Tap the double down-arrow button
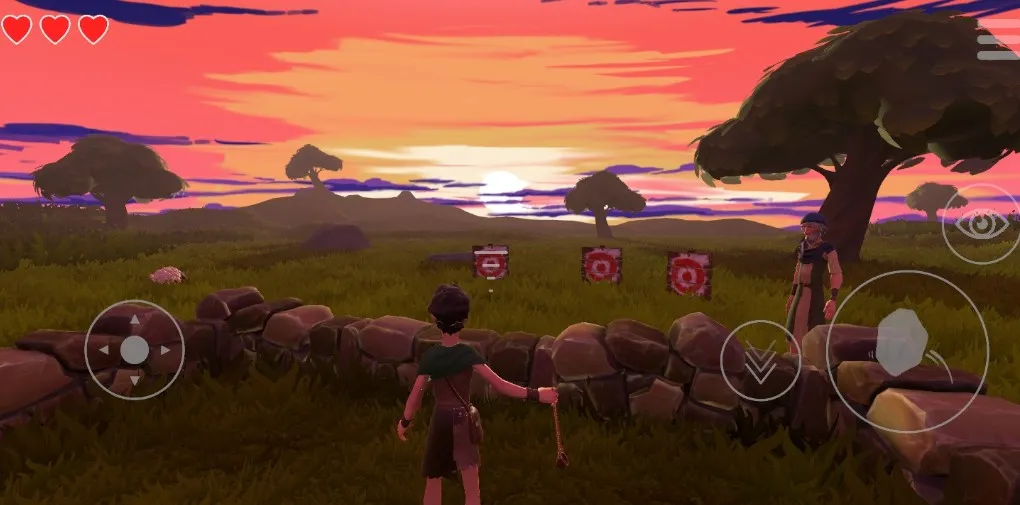Image resolution: width=1020 pixels, height=505 pixels. tap(760, 361)
